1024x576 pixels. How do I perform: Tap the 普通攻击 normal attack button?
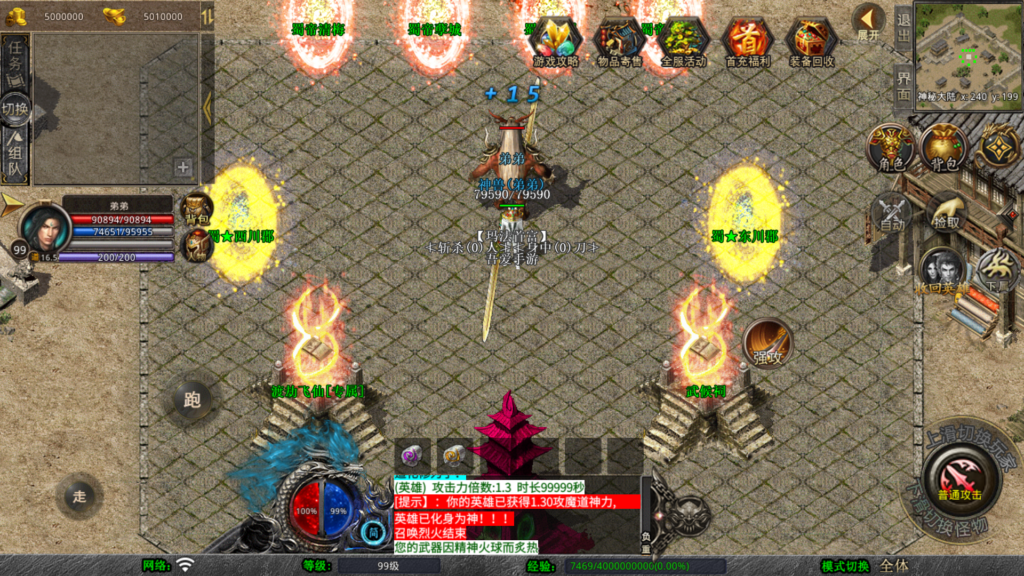pos(959,475)
